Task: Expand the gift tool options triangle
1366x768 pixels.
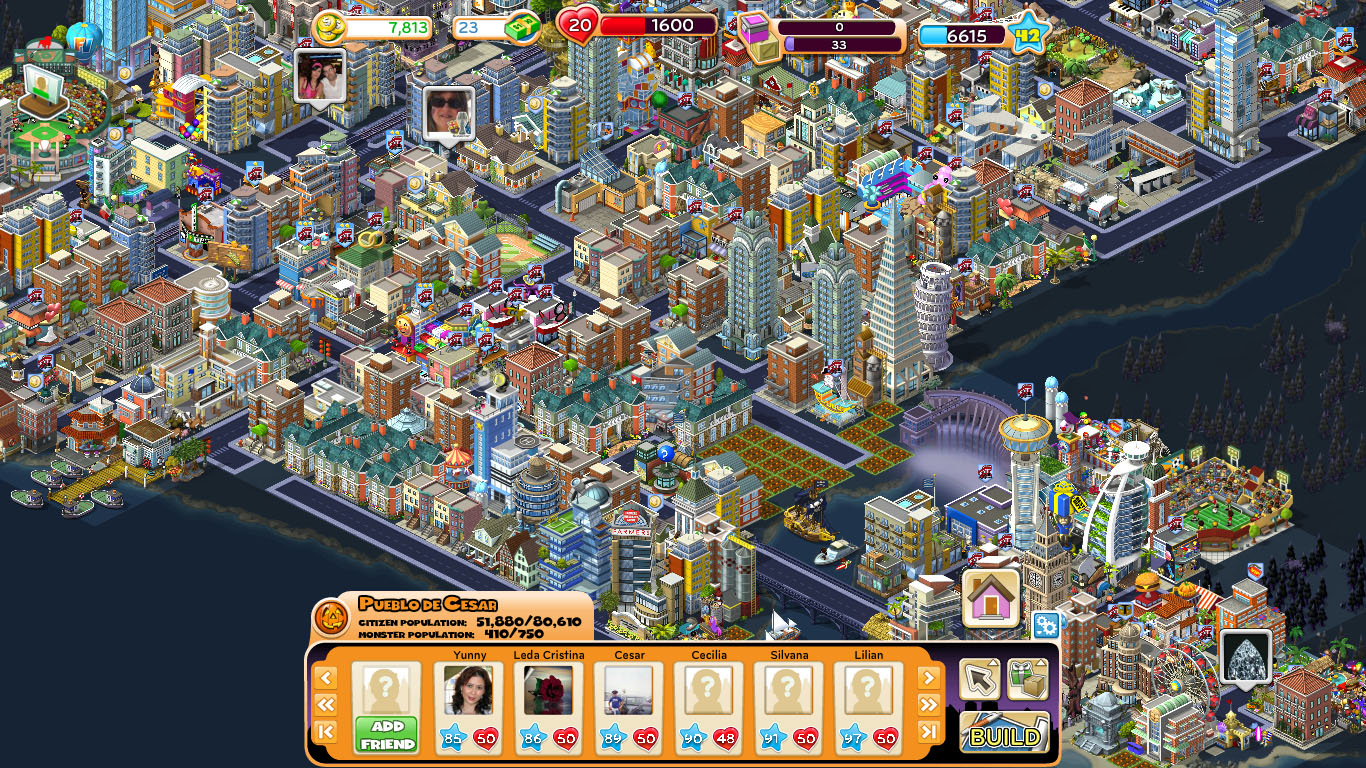Action: pos(1041,663)
